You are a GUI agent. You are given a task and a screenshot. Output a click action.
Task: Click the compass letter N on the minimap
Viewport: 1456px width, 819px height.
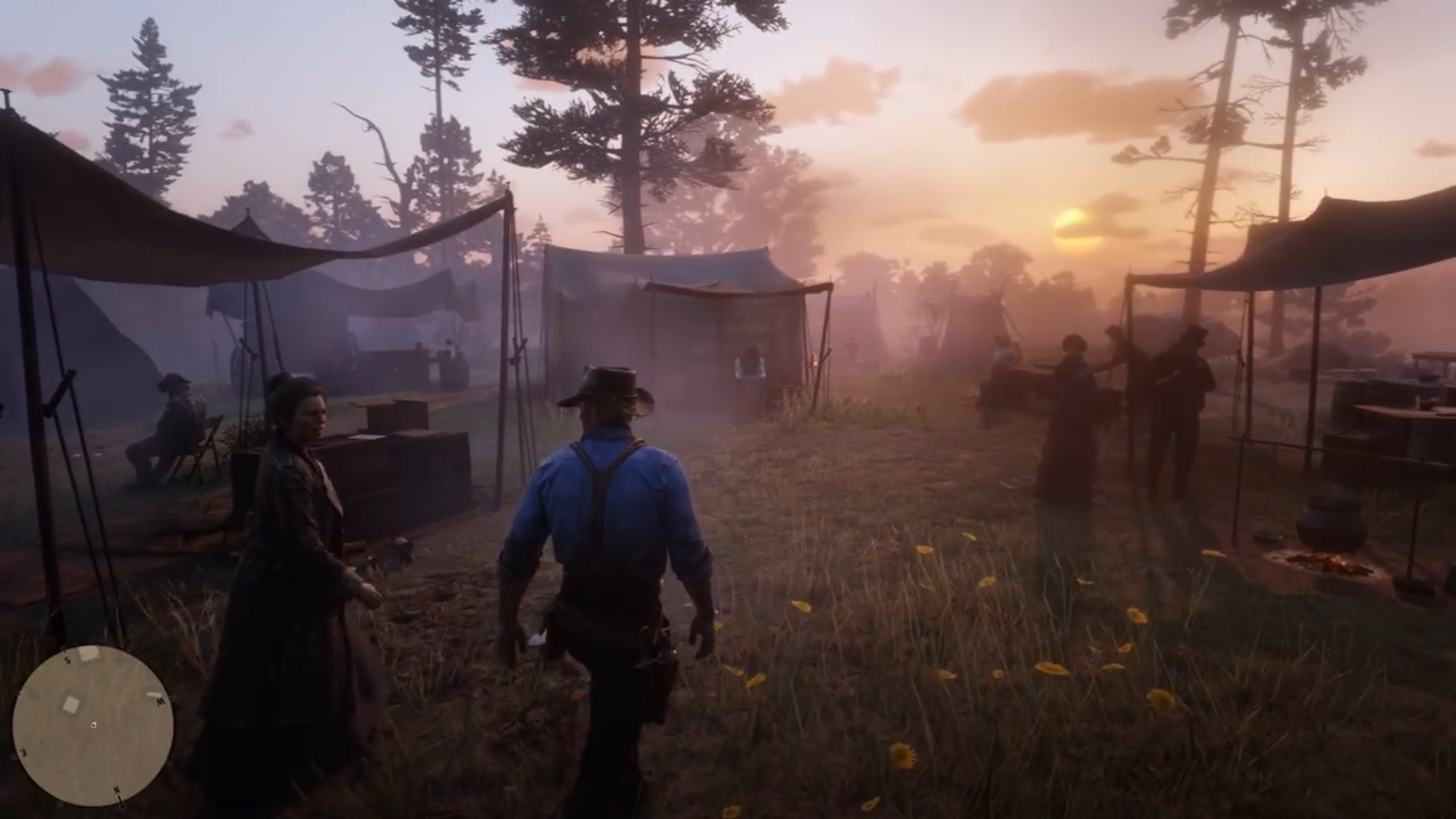[116, 790]
